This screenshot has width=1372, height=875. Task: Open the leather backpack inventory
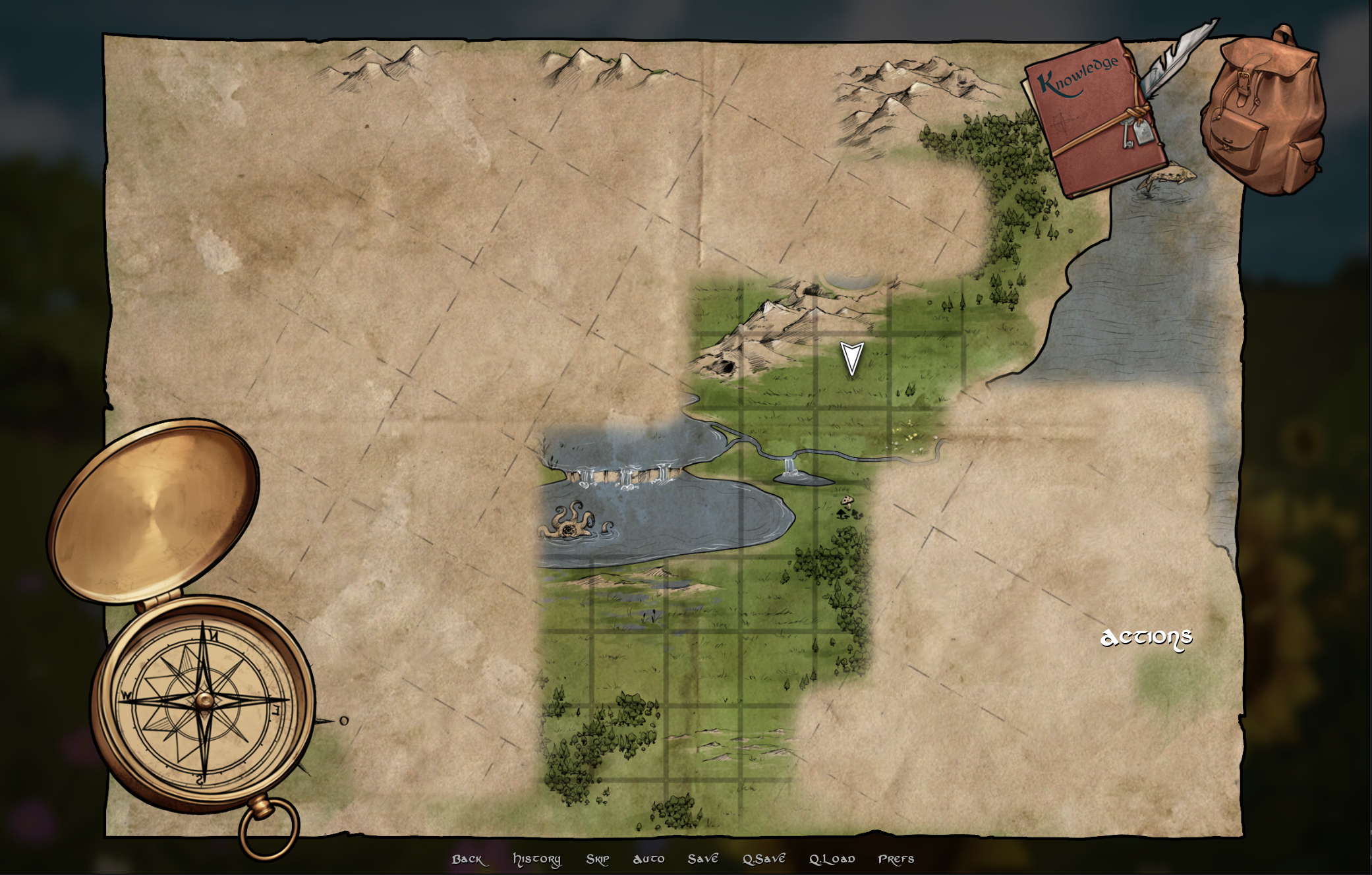coord(1263,112)
